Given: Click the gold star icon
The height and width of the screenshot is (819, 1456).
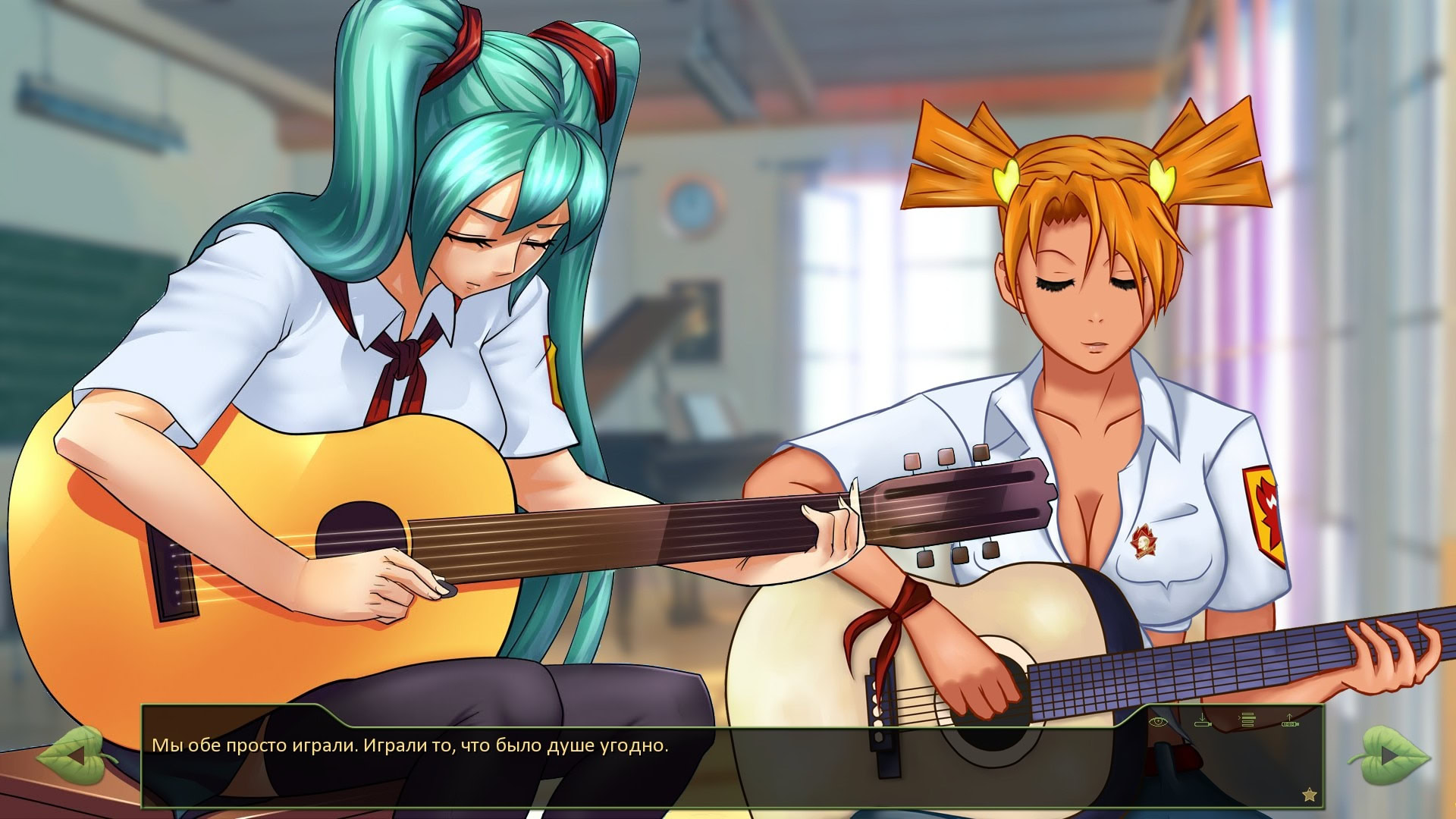Looking at the screenshot, I should pyautogui.click(x=1309, y=795).
